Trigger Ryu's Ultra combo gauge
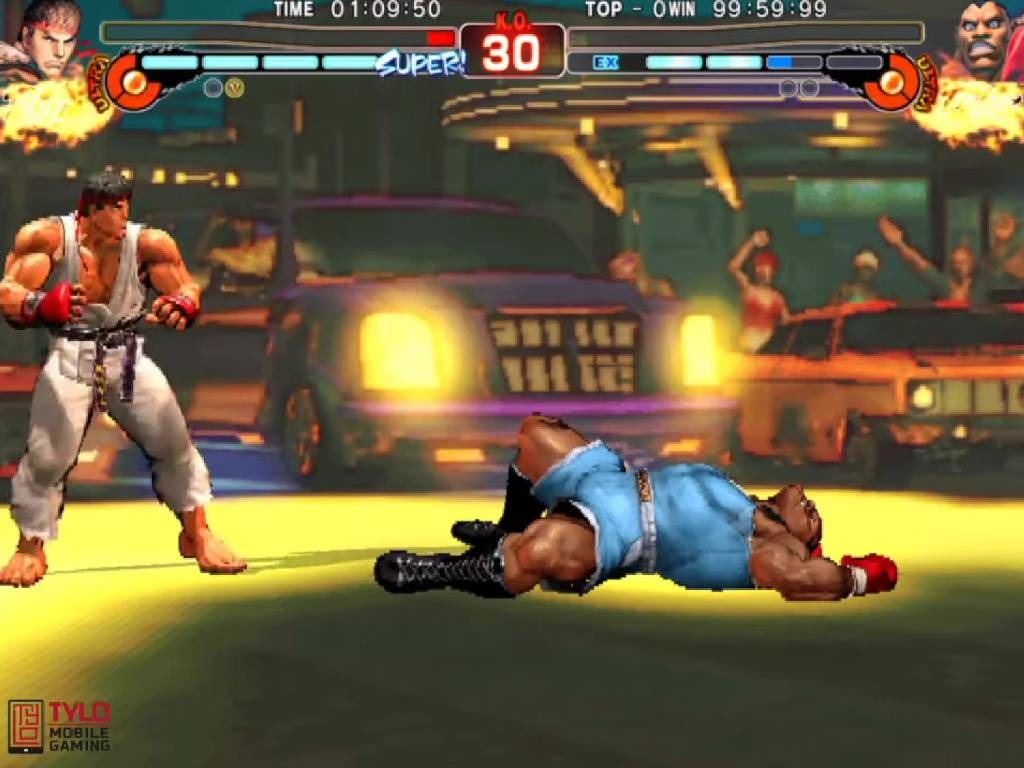1024x768 pixels. click(128, 81)
